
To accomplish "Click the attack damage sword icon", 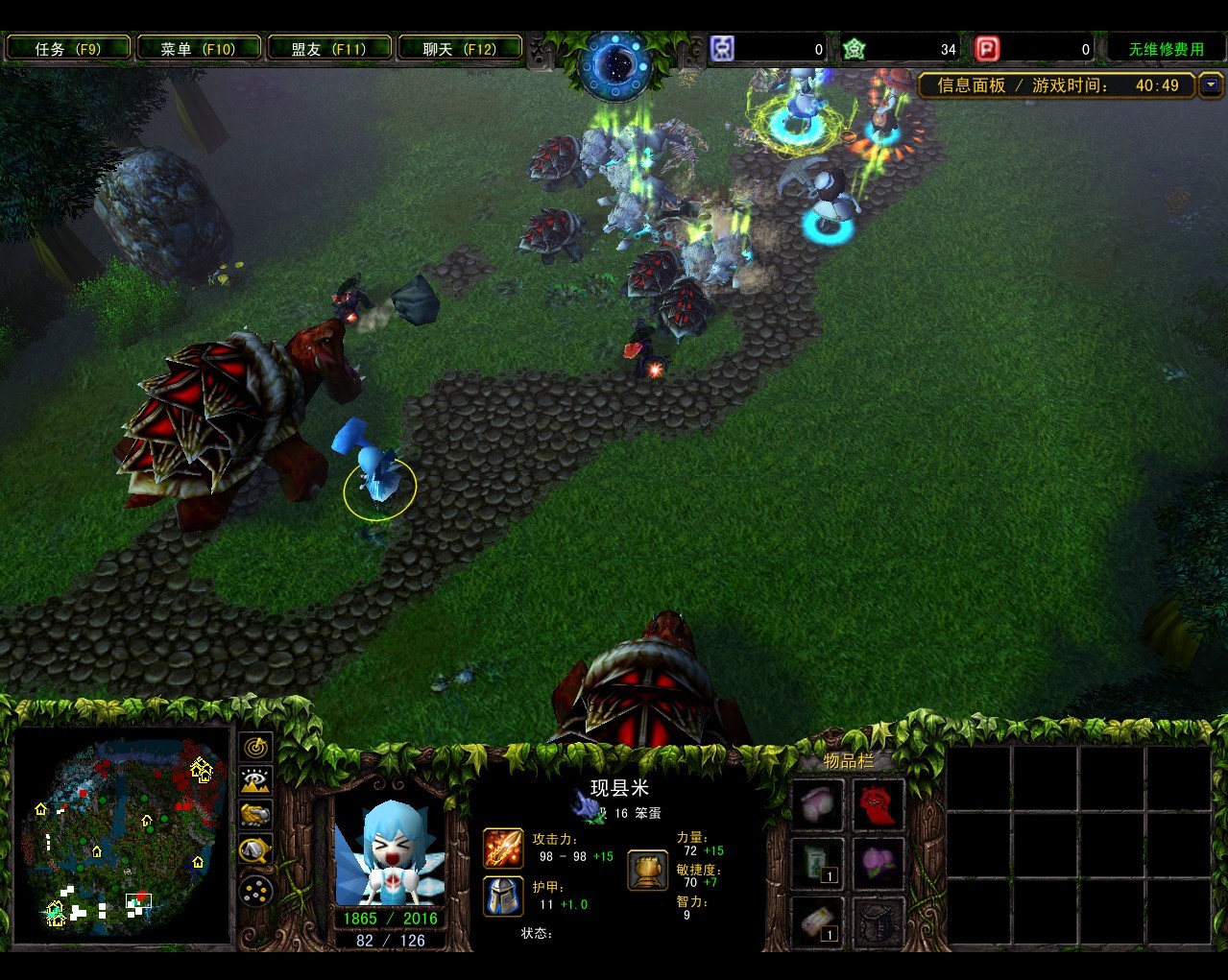I will 503,849.
